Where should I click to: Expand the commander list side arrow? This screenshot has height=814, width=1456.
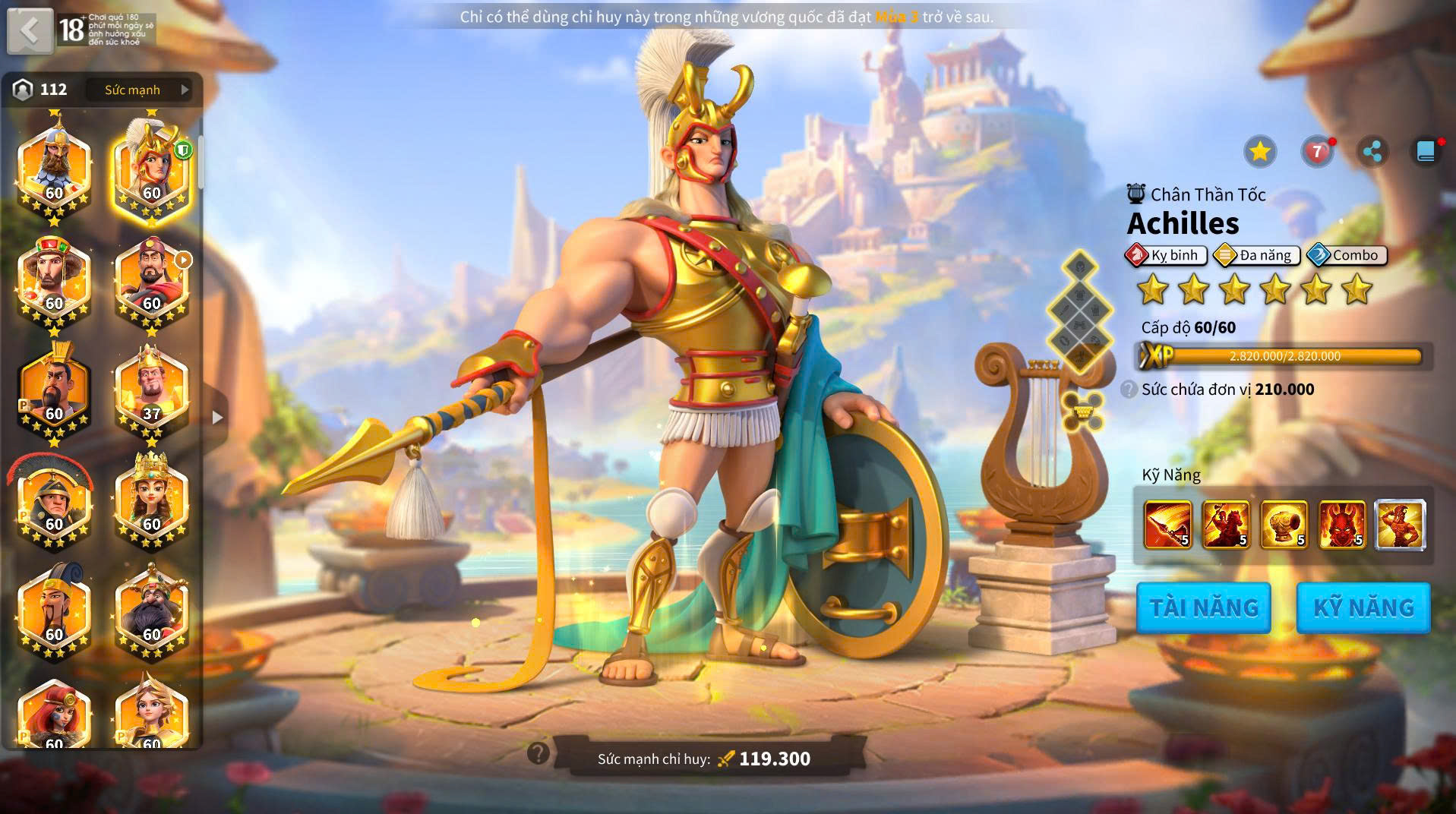tap(217, 417)
